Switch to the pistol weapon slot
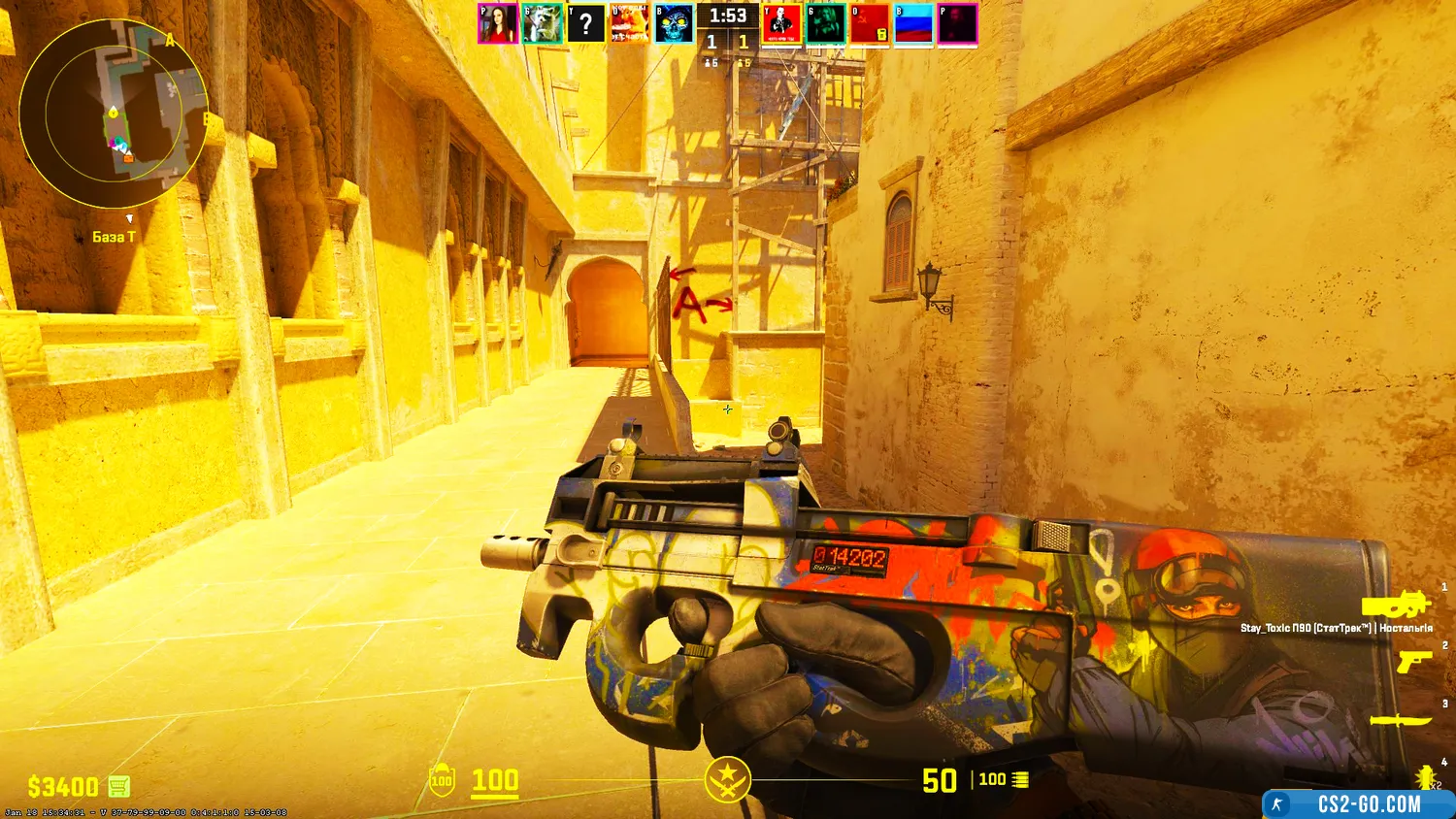 click(x=1413, y=662)
